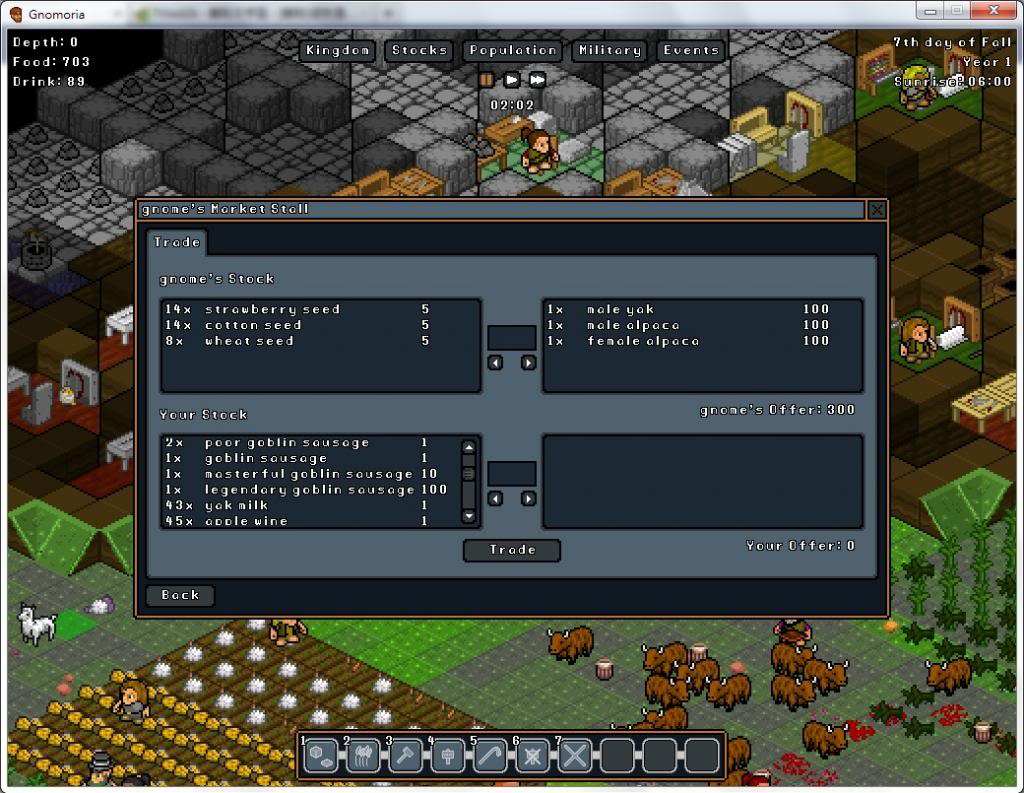This screenshot has height=793, width=1024.
Task: Activate the hammer hotbar slot
Action: (405, 756)
